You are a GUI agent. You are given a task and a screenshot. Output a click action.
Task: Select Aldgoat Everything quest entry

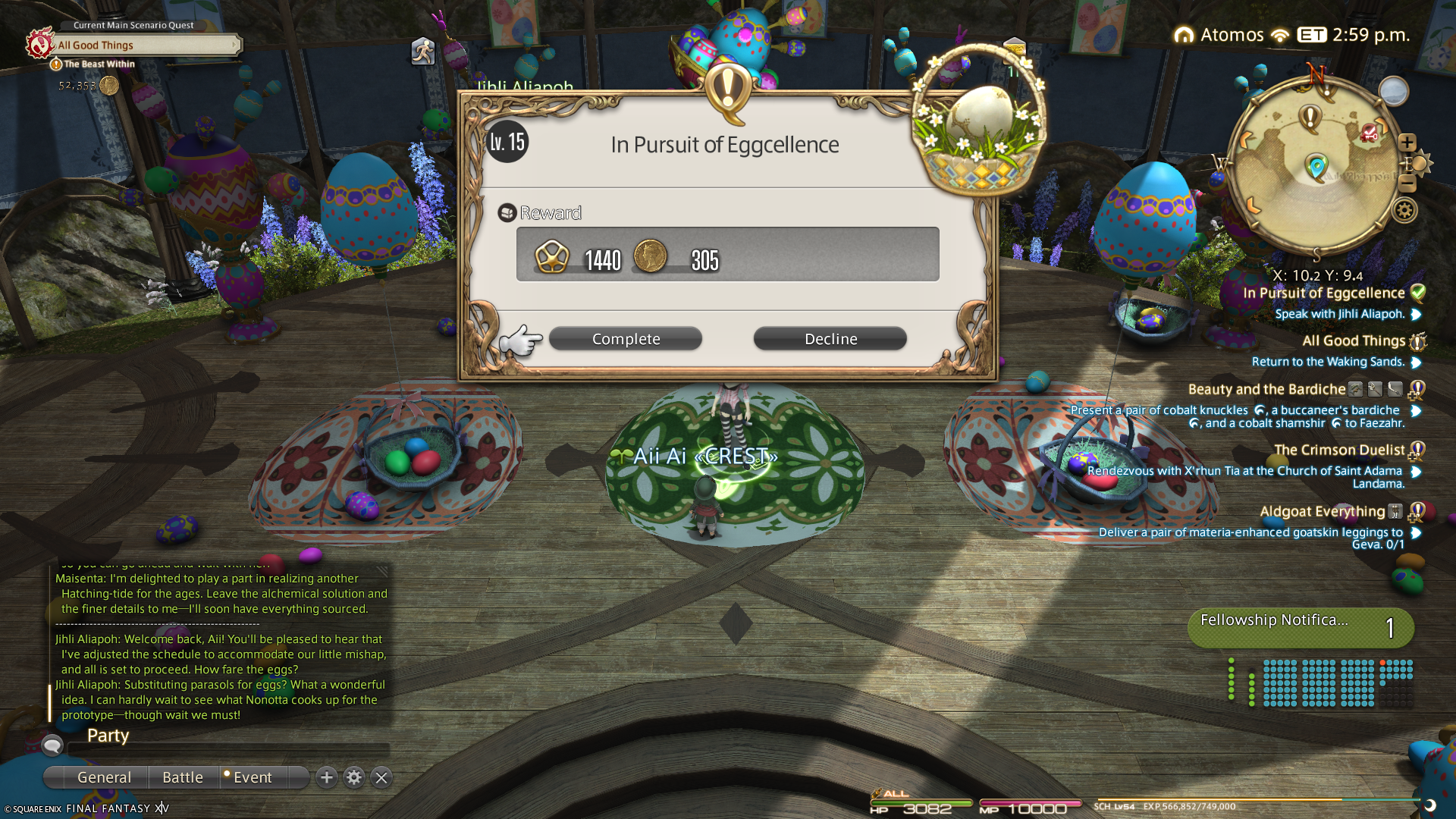[1322, 512]
